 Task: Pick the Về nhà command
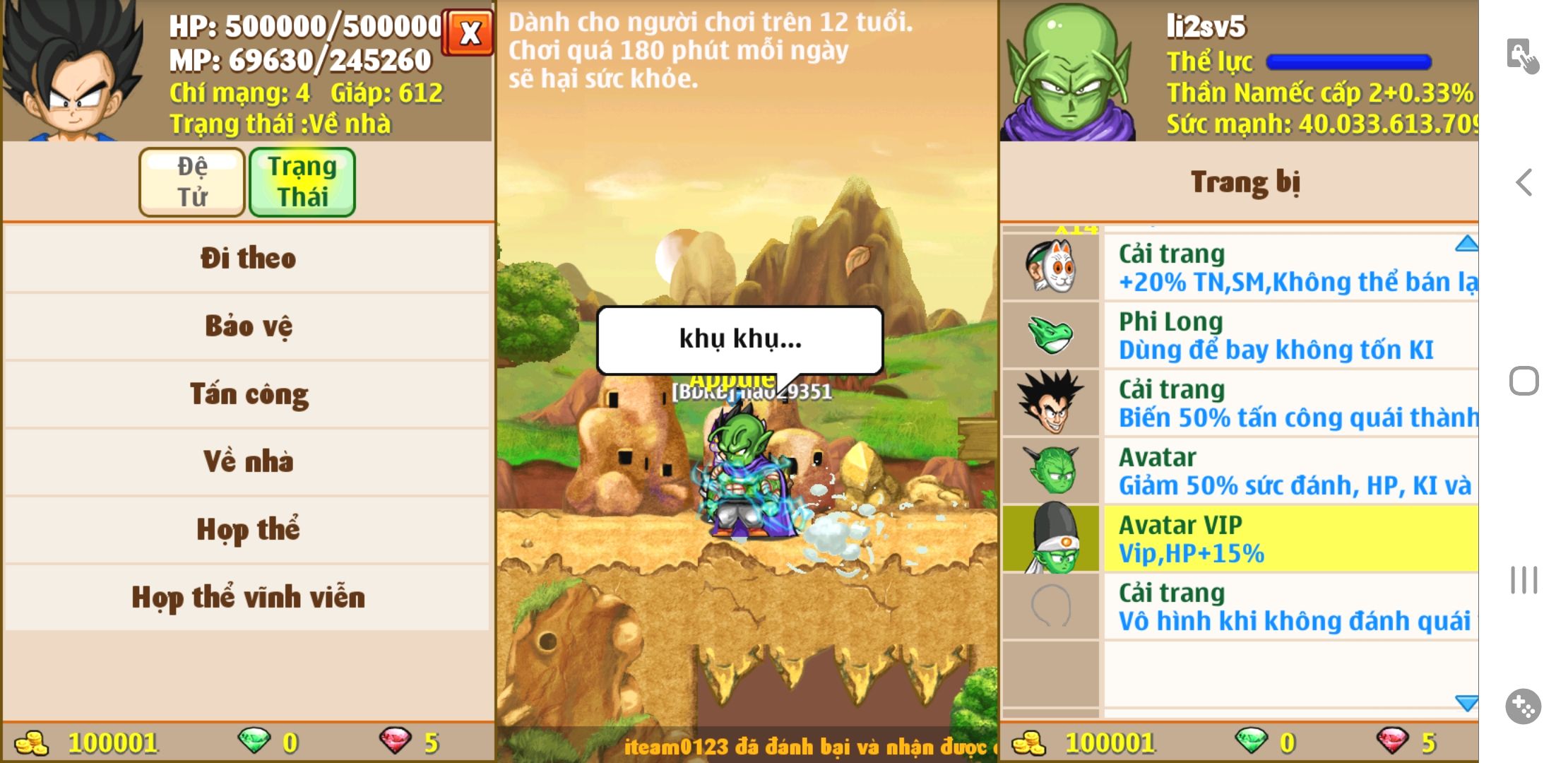(247, 462)
